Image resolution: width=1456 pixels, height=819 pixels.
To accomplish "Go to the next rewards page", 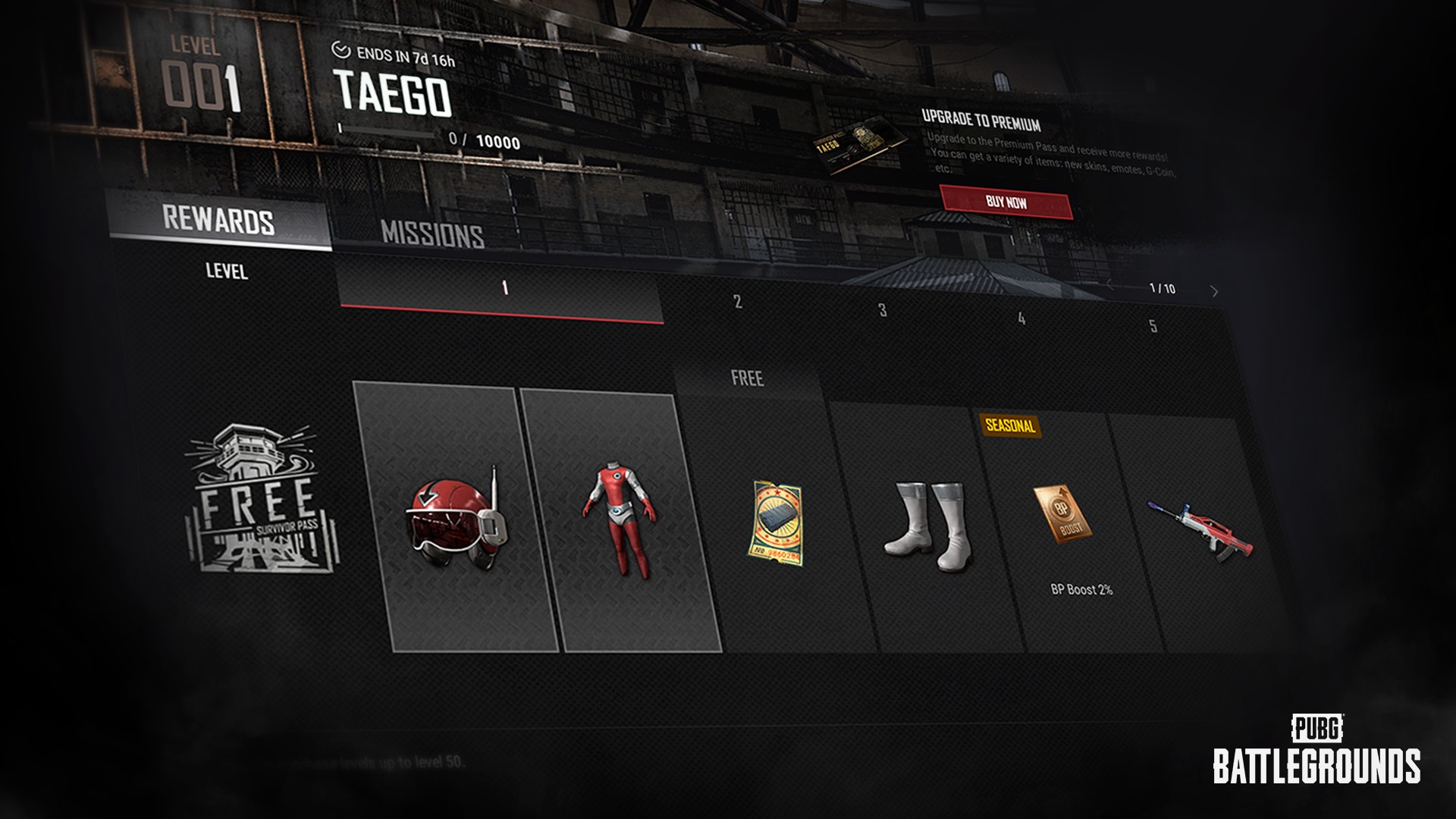I will pos(1214,291).
